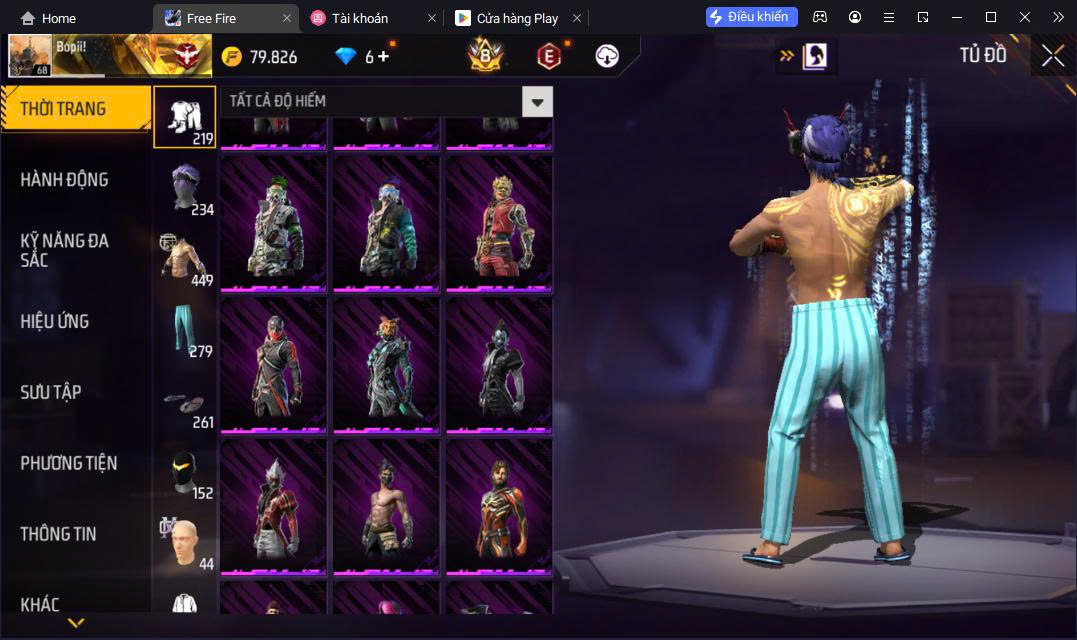
Task: Open the HIỆU ỨNG category
Action: (x=55, y=321)
